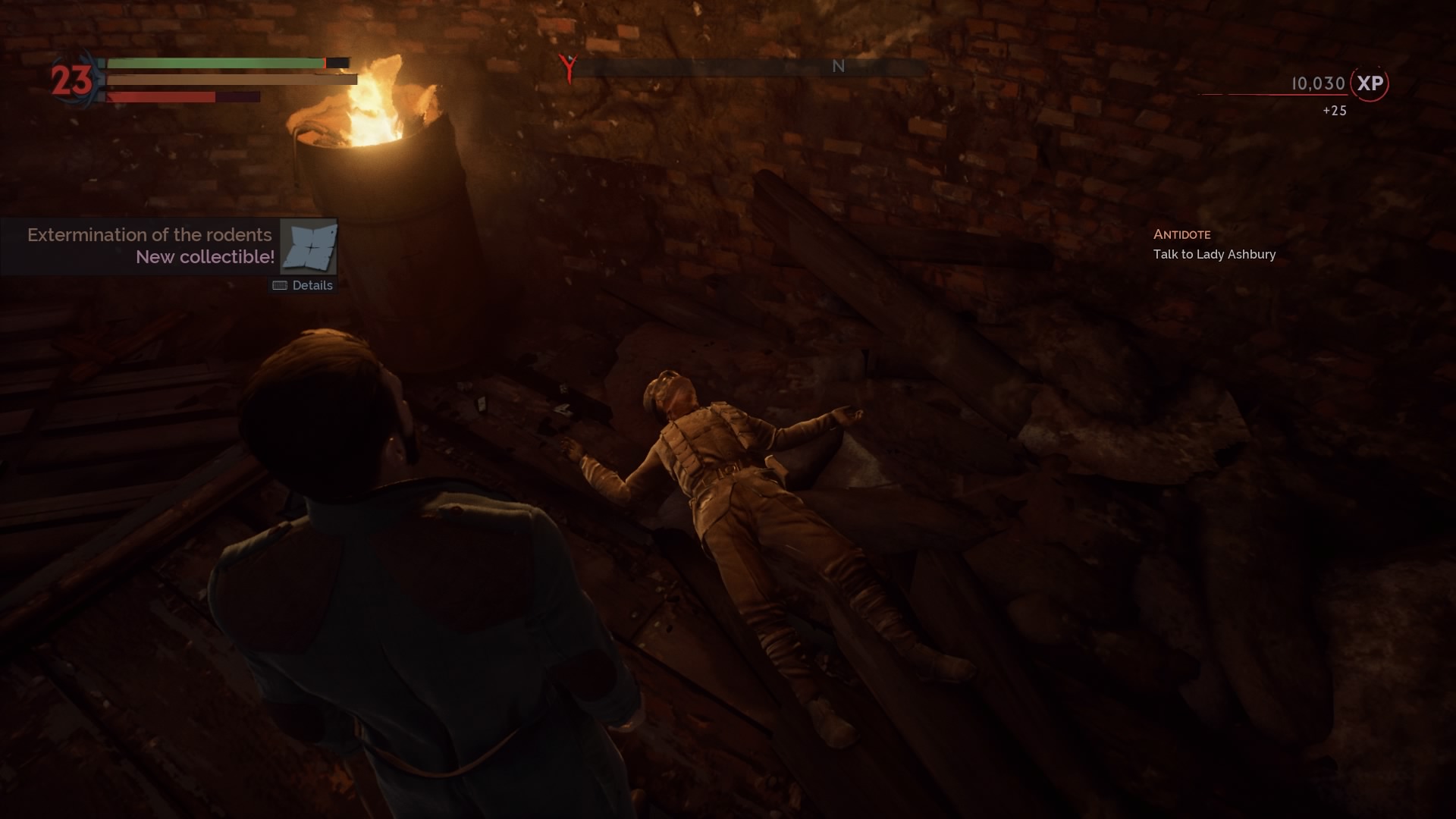The image size is (1456, 819).
Task: Toggle the Extermination of the rodents notification
Action: pos(149,235)
